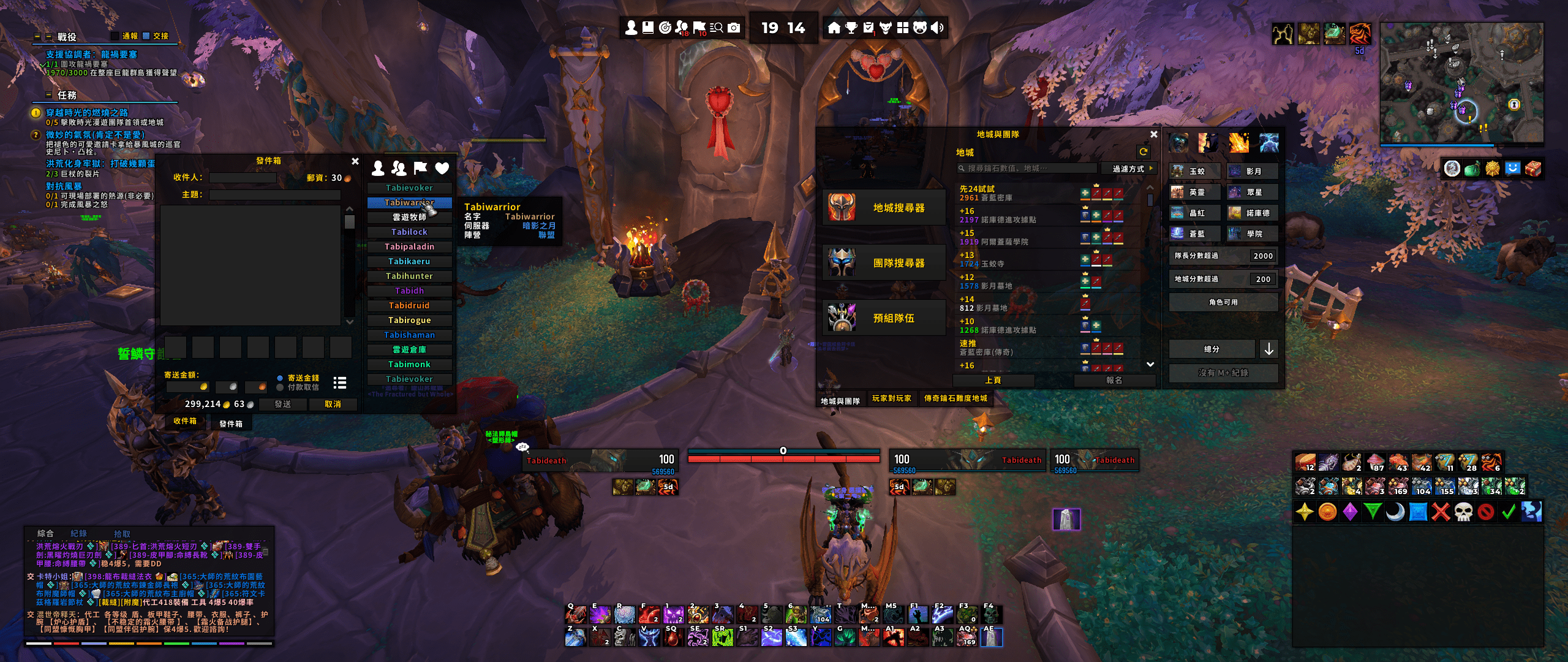Click the 發送 send mail button
This screenshot has width=1568, height=662.
(x=282, y=404)
